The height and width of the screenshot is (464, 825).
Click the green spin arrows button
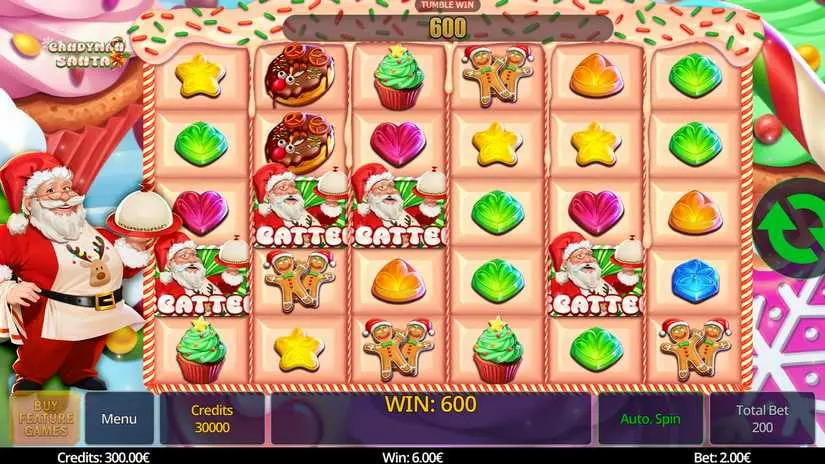790,228
